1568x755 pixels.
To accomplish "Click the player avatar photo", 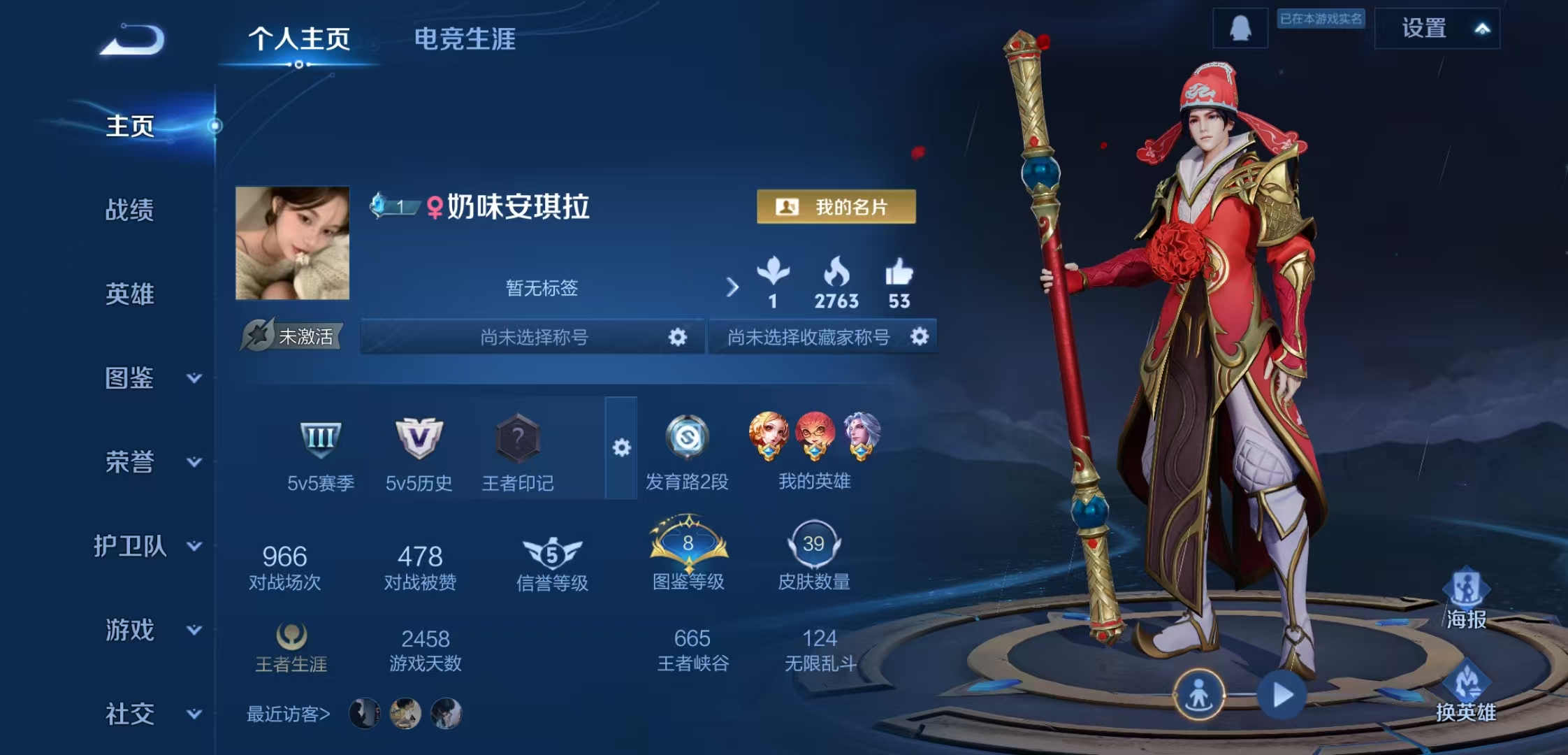I will click(x=292, y=243).
